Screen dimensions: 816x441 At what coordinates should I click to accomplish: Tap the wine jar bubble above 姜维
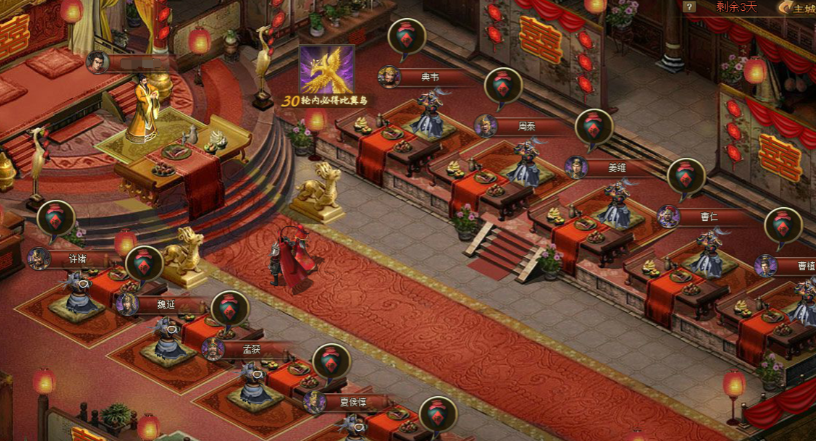[594, 127]
